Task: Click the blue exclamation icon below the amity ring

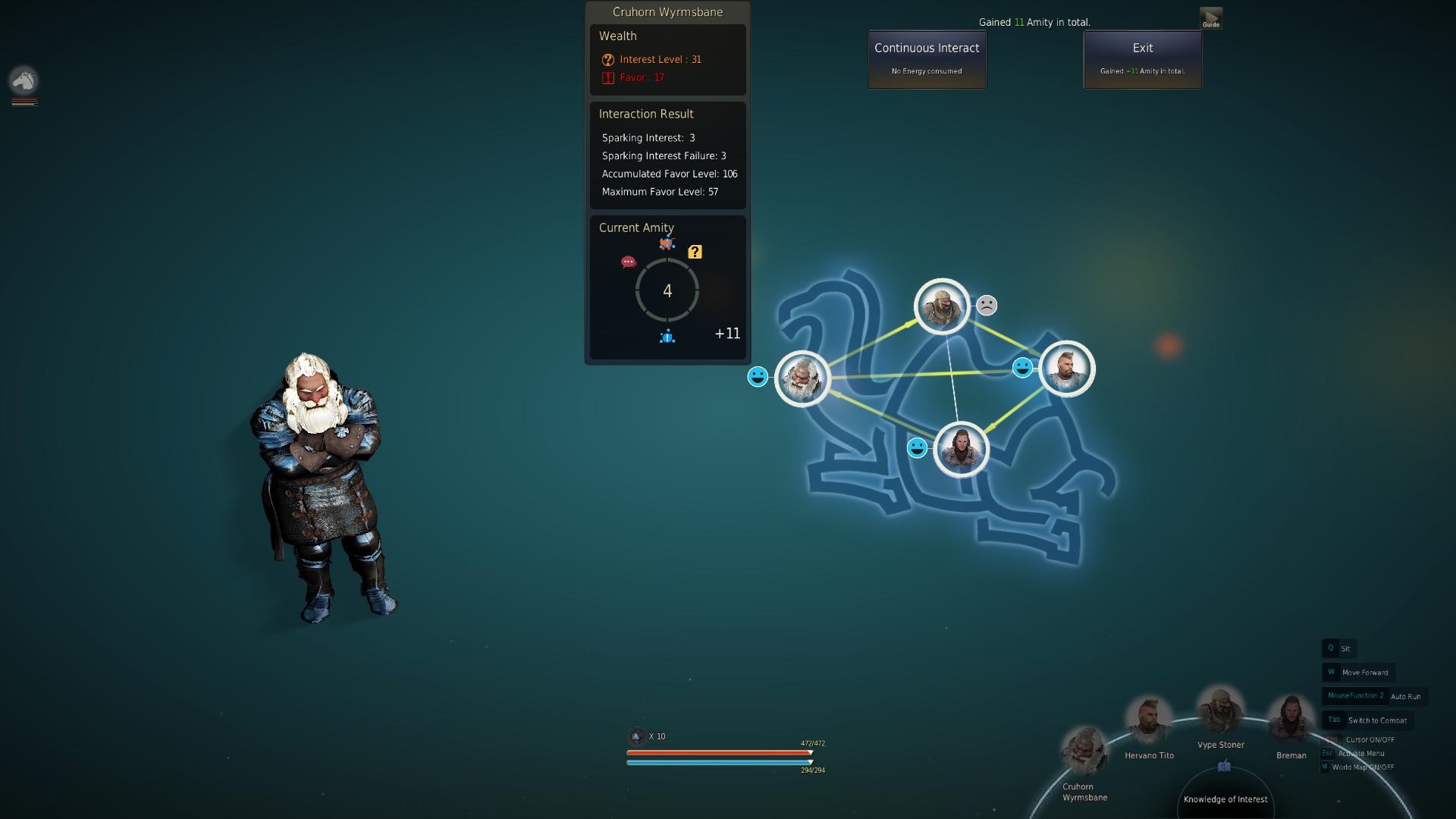Action: coord(667,337)
